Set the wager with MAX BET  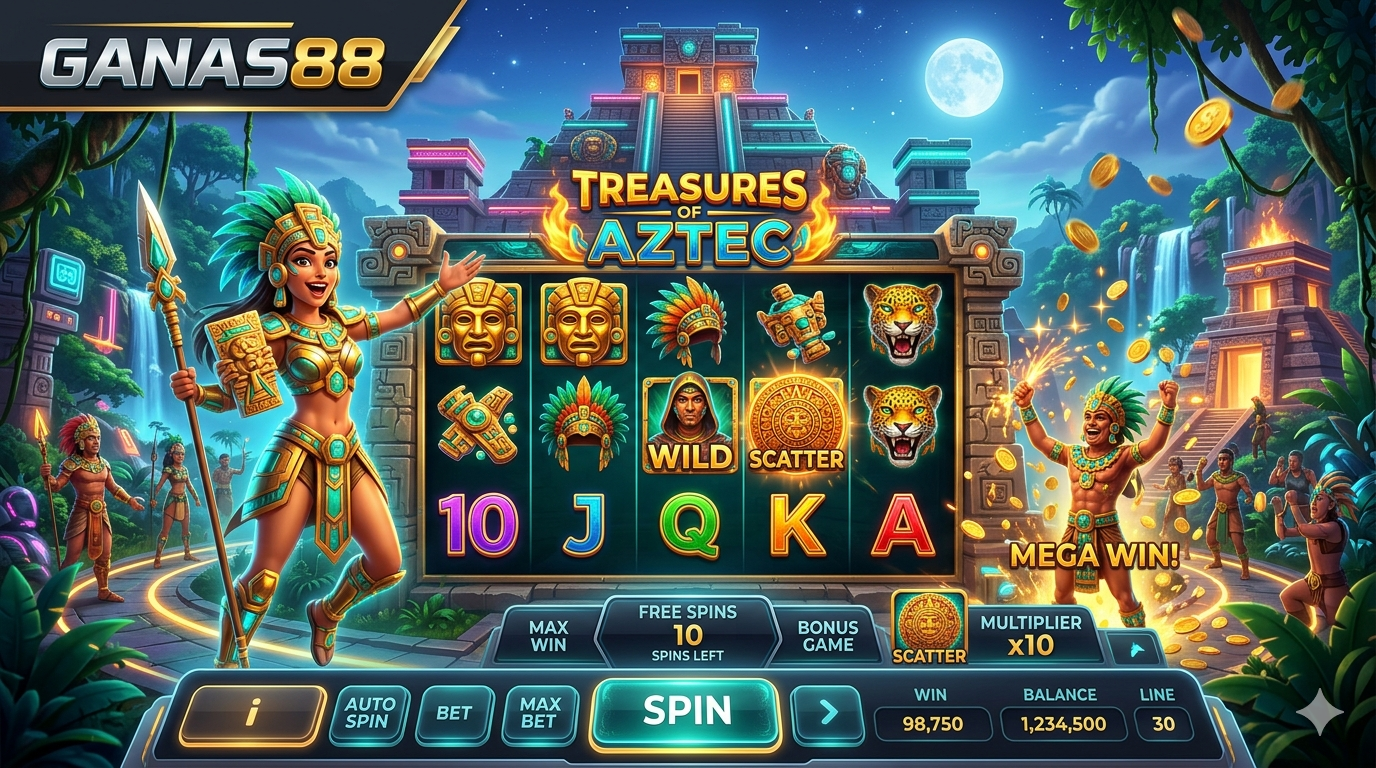click(x=540, y=713)
